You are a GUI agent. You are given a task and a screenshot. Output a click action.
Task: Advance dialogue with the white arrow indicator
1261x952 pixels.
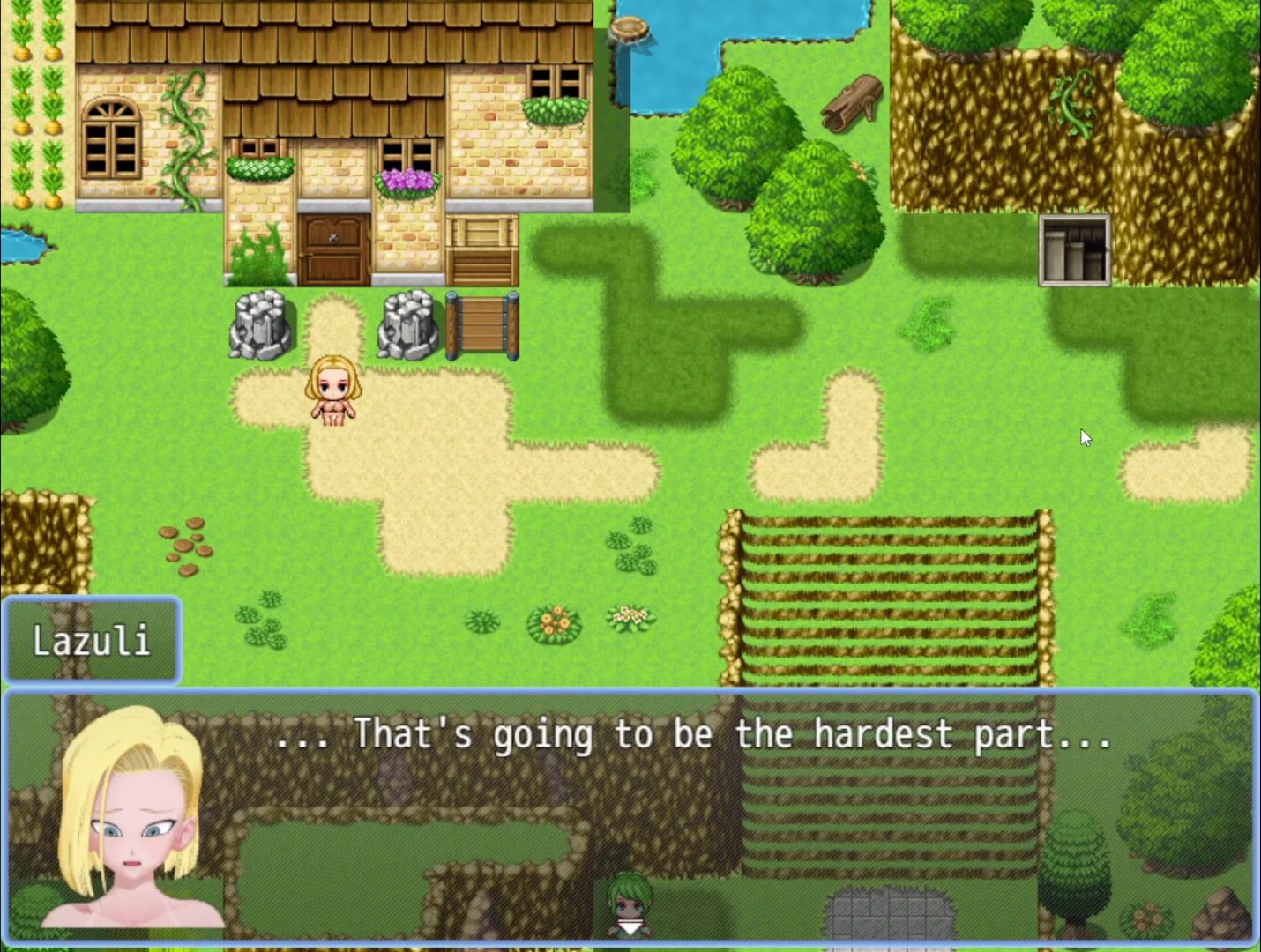(x=629, y=928)
